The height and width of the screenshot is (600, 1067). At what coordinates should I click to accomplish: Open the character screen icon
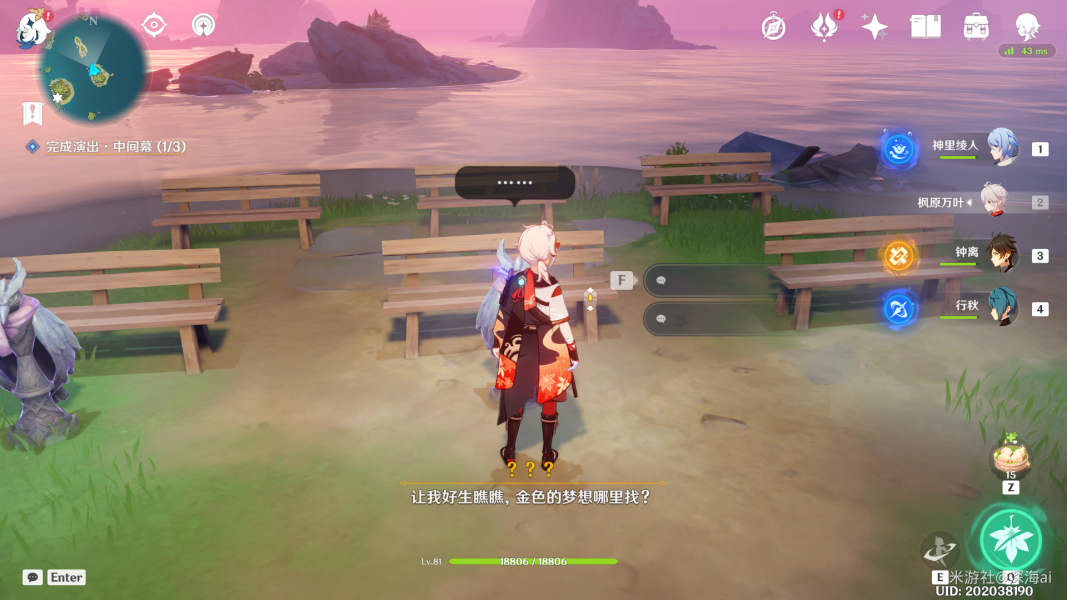tap(1027, 27)
